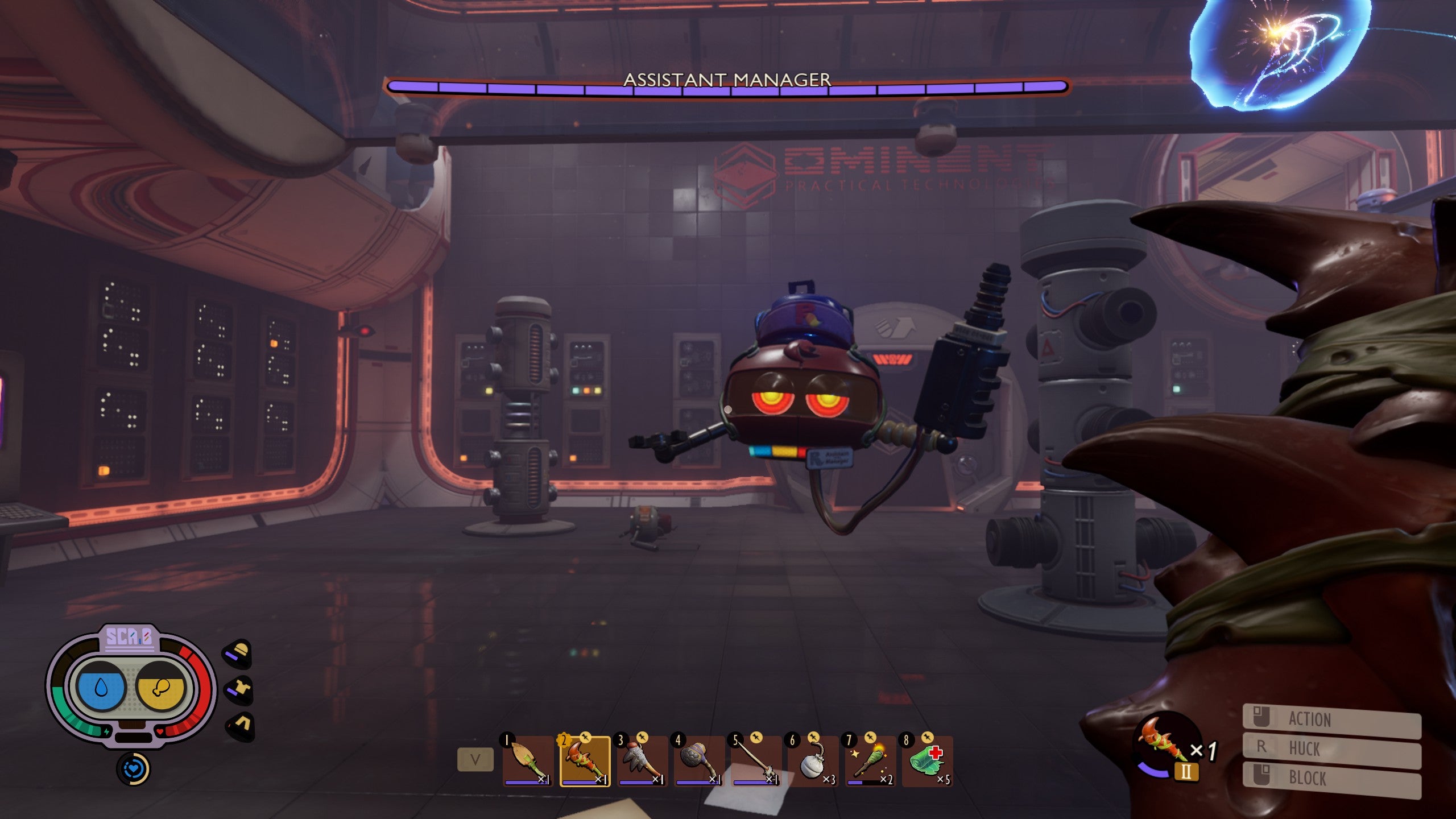Choose the dark stone hammer in slot 4

pos(699,761)
